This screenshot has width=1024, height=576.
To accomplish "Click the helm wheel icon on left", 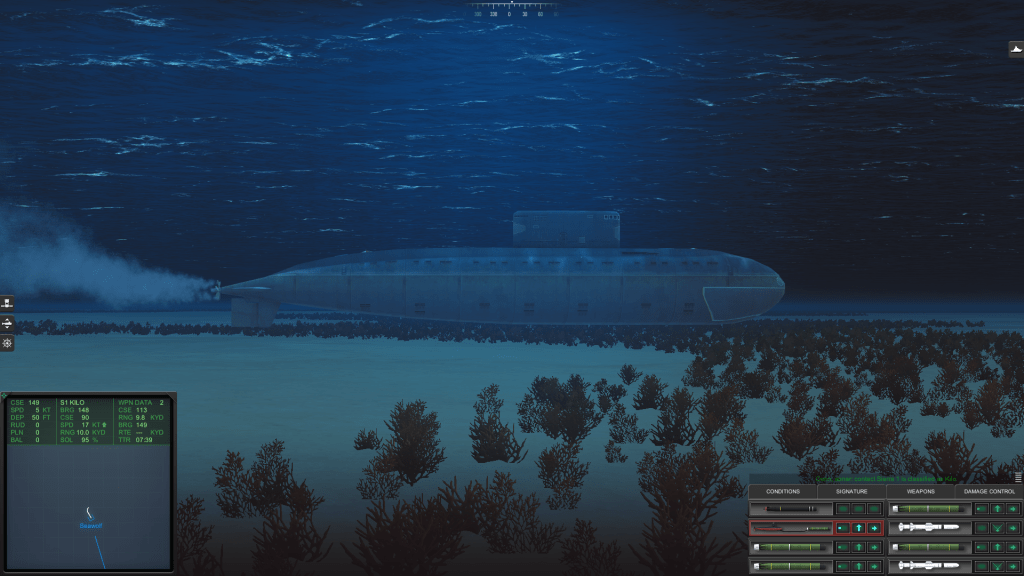I will pos(7,344).
